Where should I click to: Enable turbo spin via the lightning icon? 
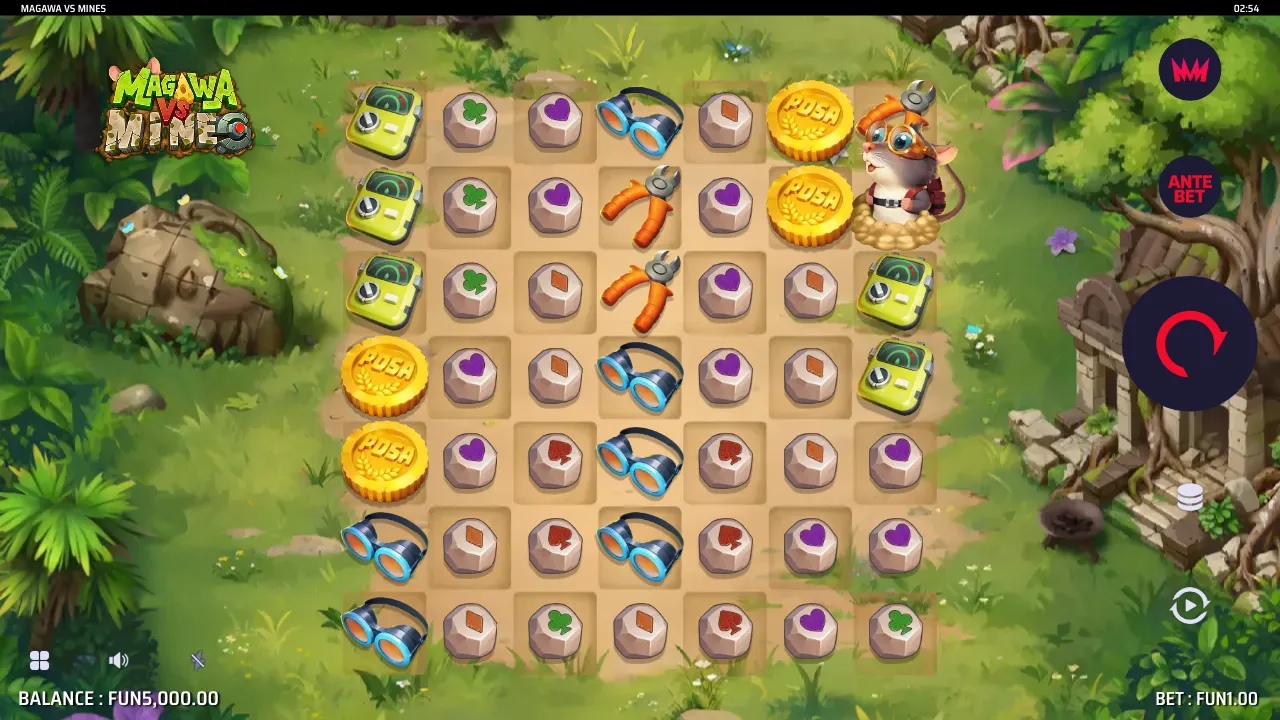pyautogui.click(x=197, y=660)
